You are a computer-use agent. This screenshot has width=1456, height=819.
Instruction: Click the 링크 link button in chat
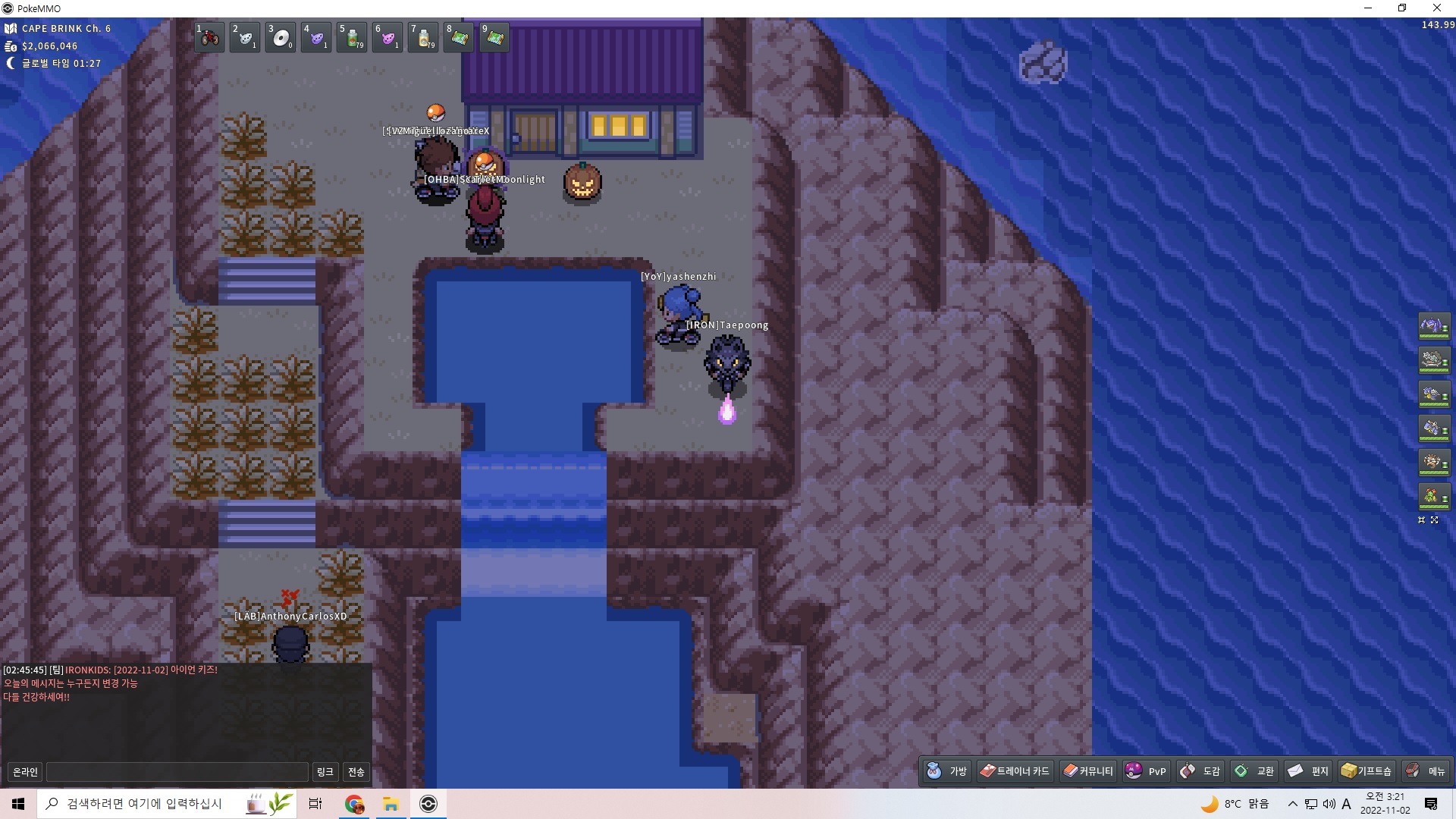point(325,772)
